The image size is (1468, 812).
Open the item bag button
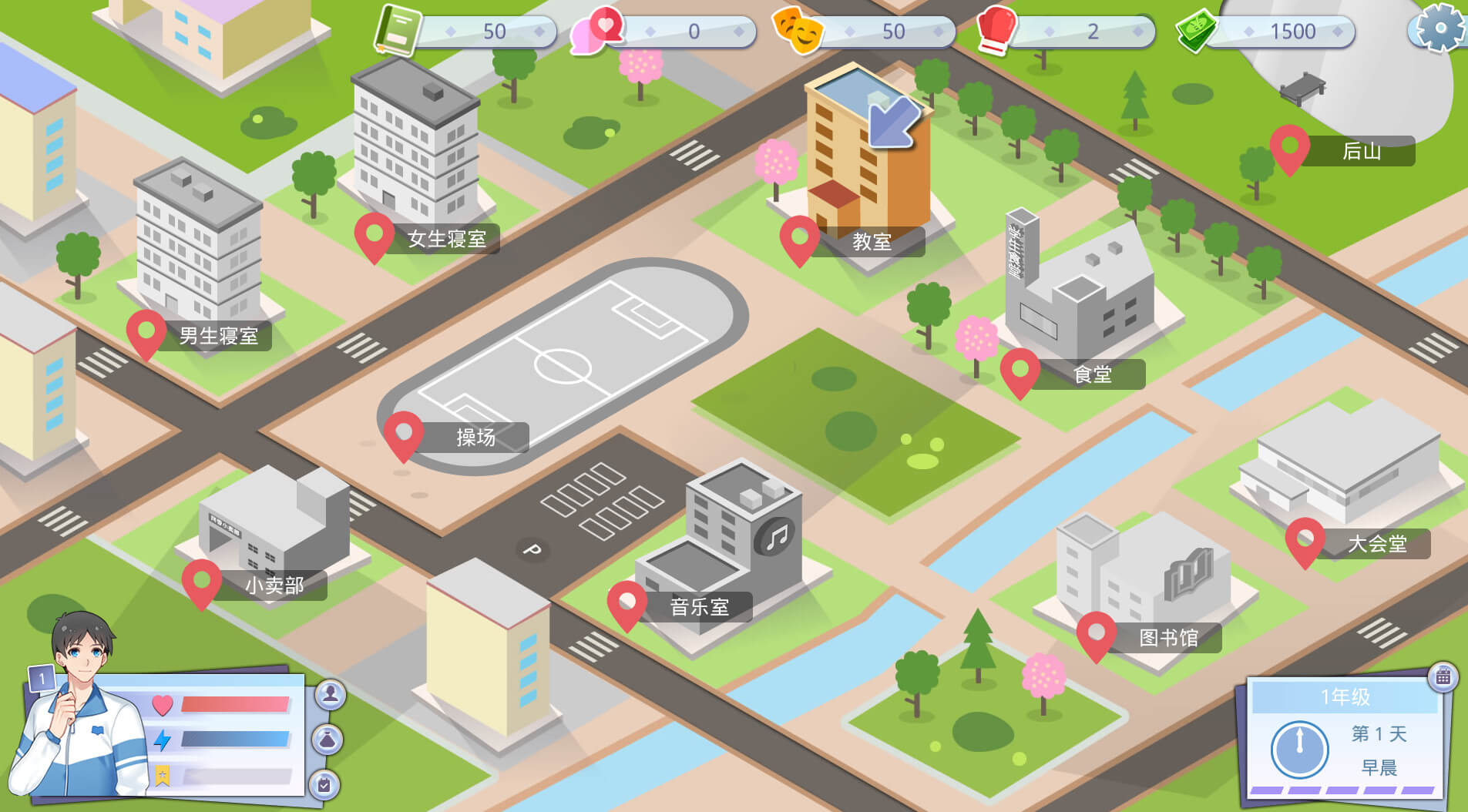[x=328, y=740]
